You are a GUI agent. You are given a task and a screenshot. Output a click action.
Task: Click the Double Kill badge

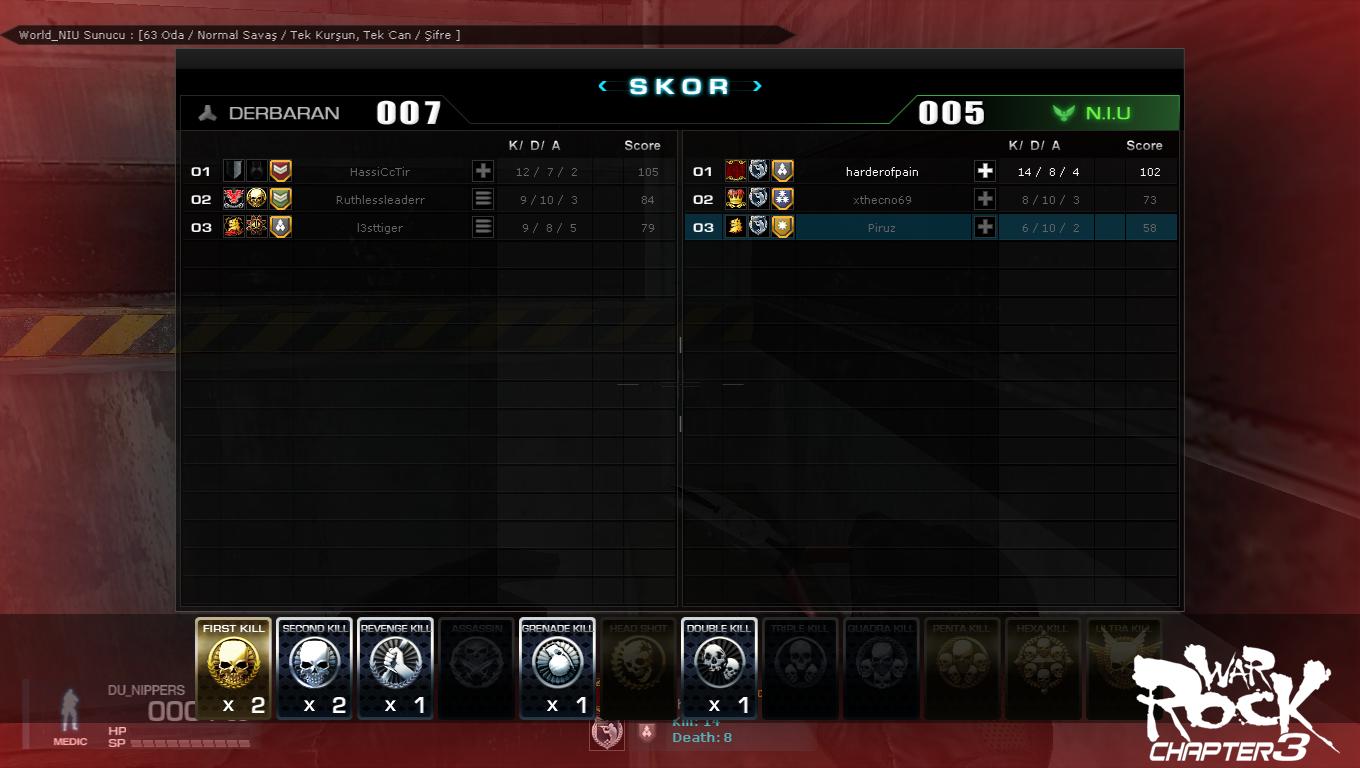pyautogui.click(x=719, y=668)
